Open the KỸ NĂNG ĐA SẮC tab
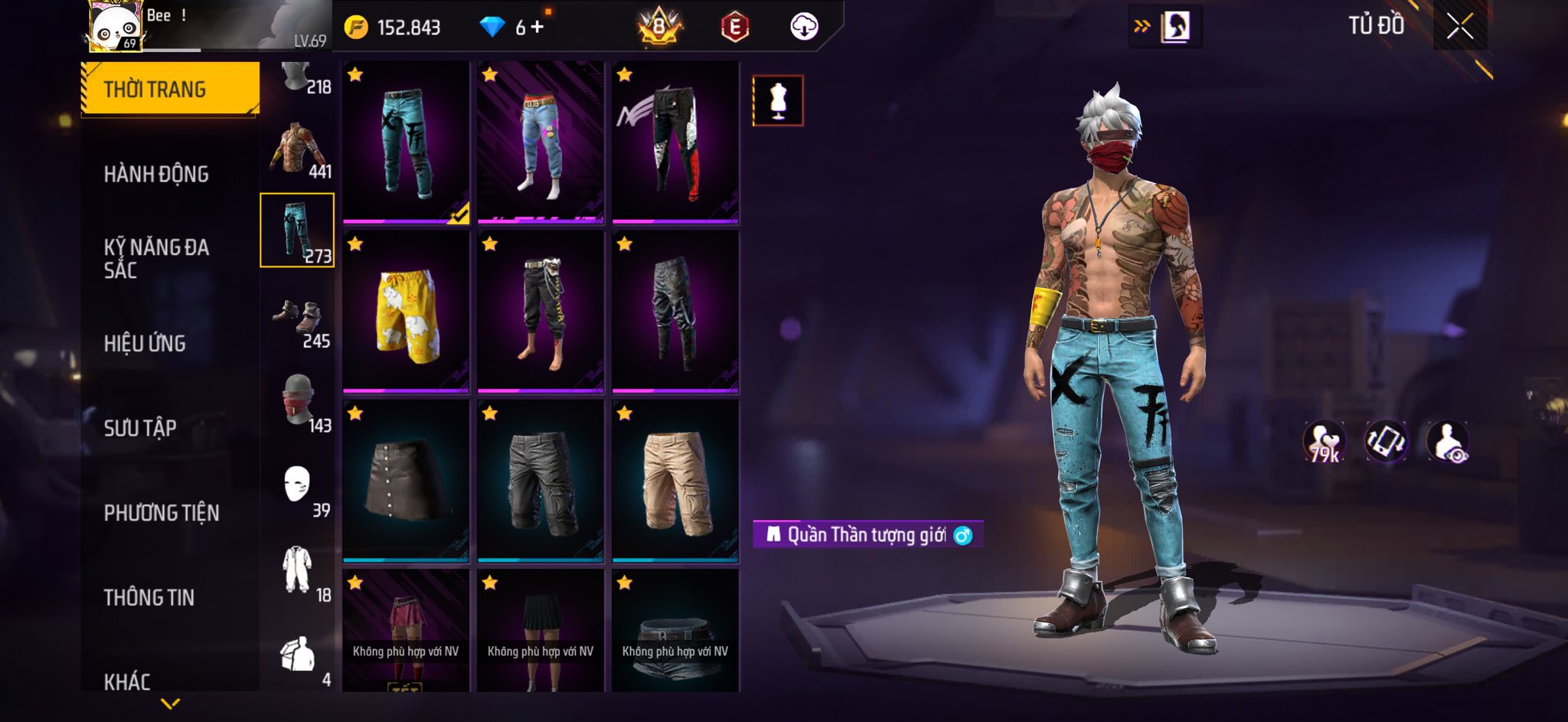Screen dimensions: 1568x722 [156, 258]
